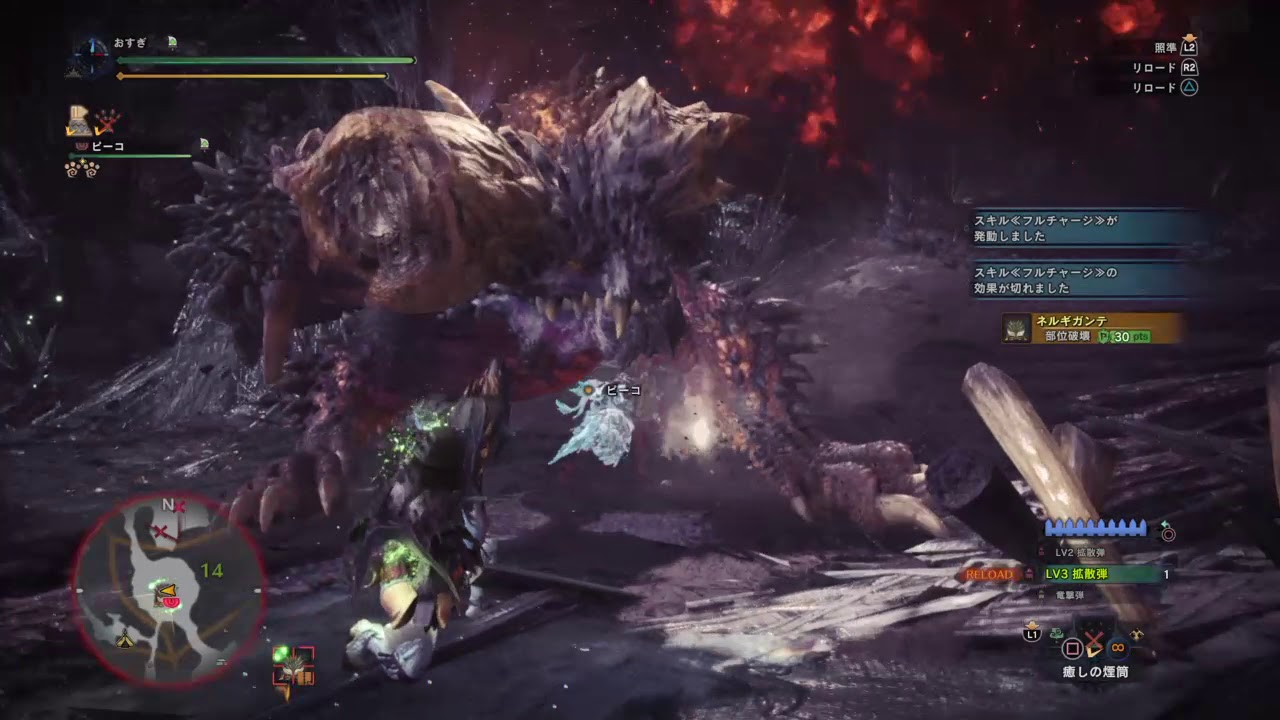
Task: Click the armor status buff icon
Action: (x=79, y=121)
